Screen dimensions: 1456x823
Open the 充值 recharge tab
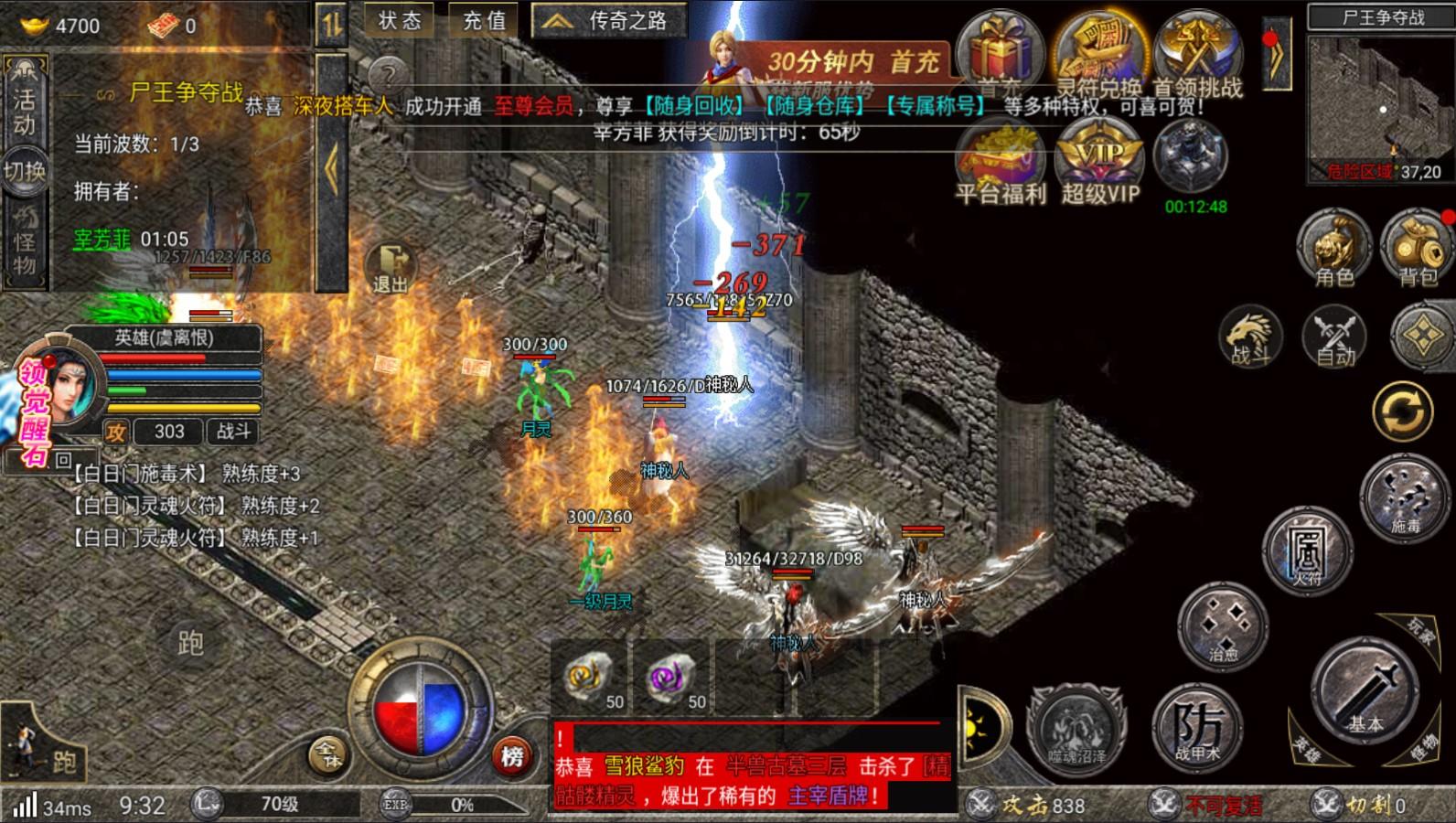click(x=482, y=17)
